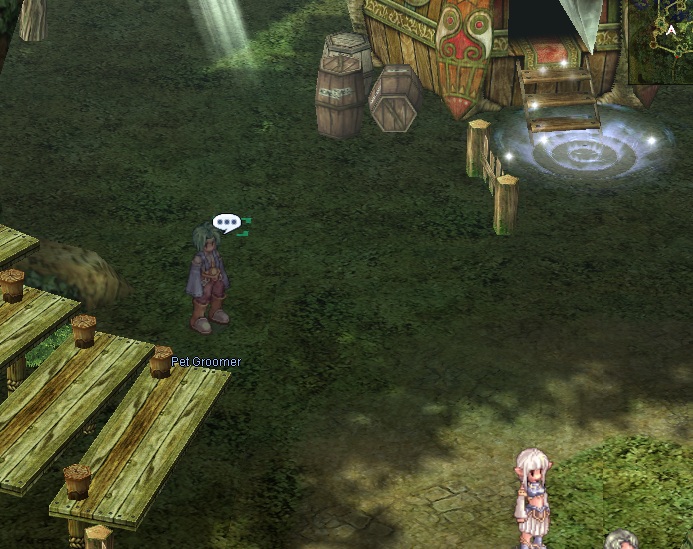
Task: Click the white player arrow on the minimap
Action: (x=671, y=31)
